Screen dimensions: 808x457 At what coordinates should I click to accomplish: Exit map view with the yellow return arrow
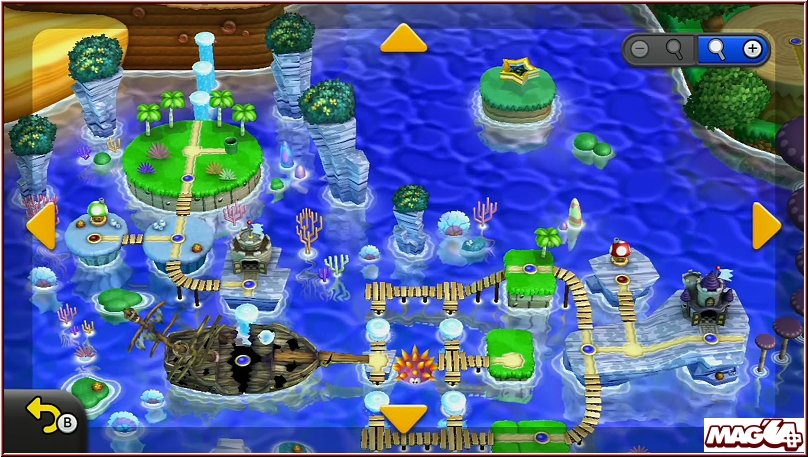click(42, 414)
